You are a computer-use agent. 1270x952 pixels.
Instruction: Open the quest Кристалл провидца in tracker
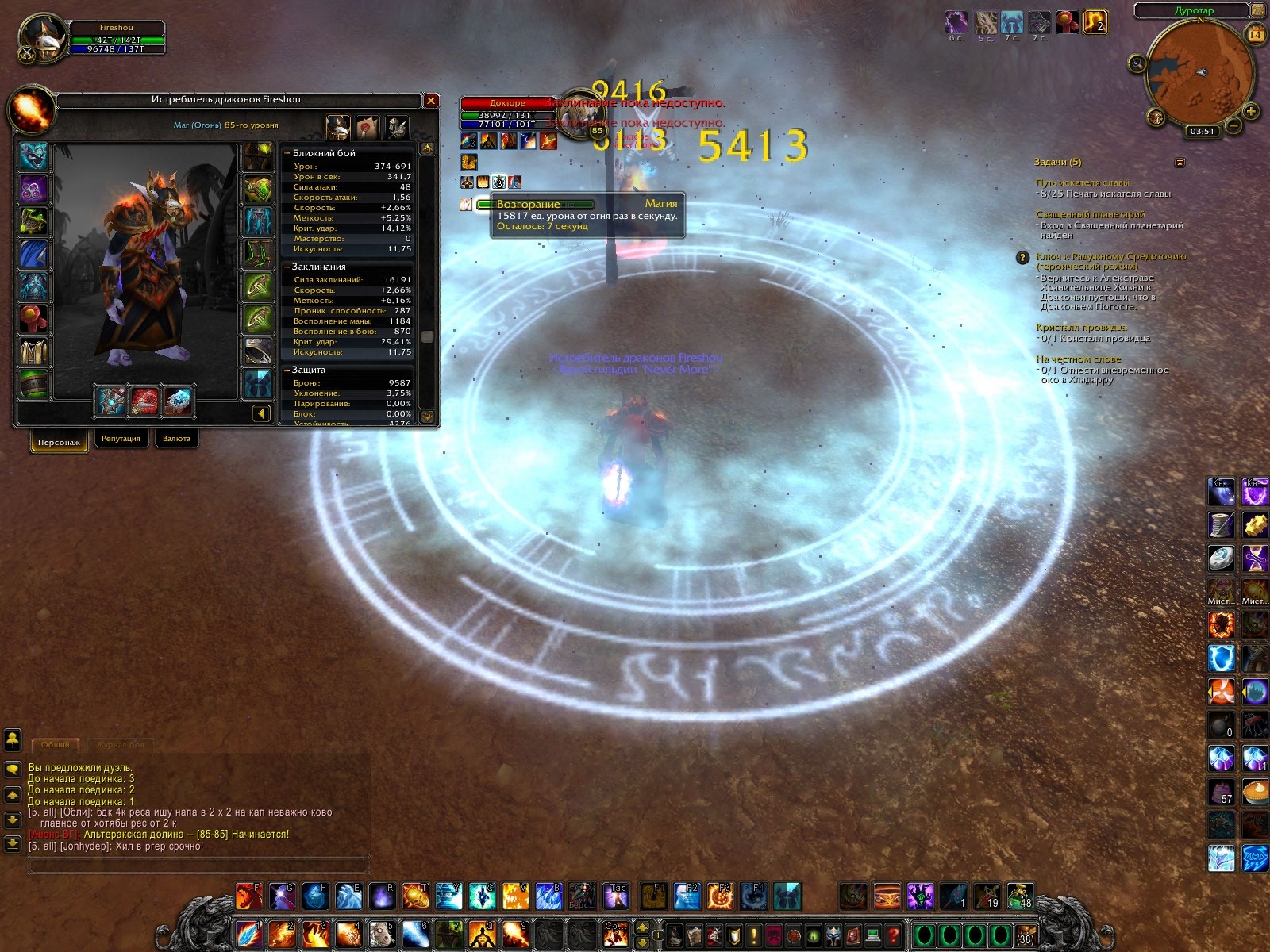click(1081, 328)
